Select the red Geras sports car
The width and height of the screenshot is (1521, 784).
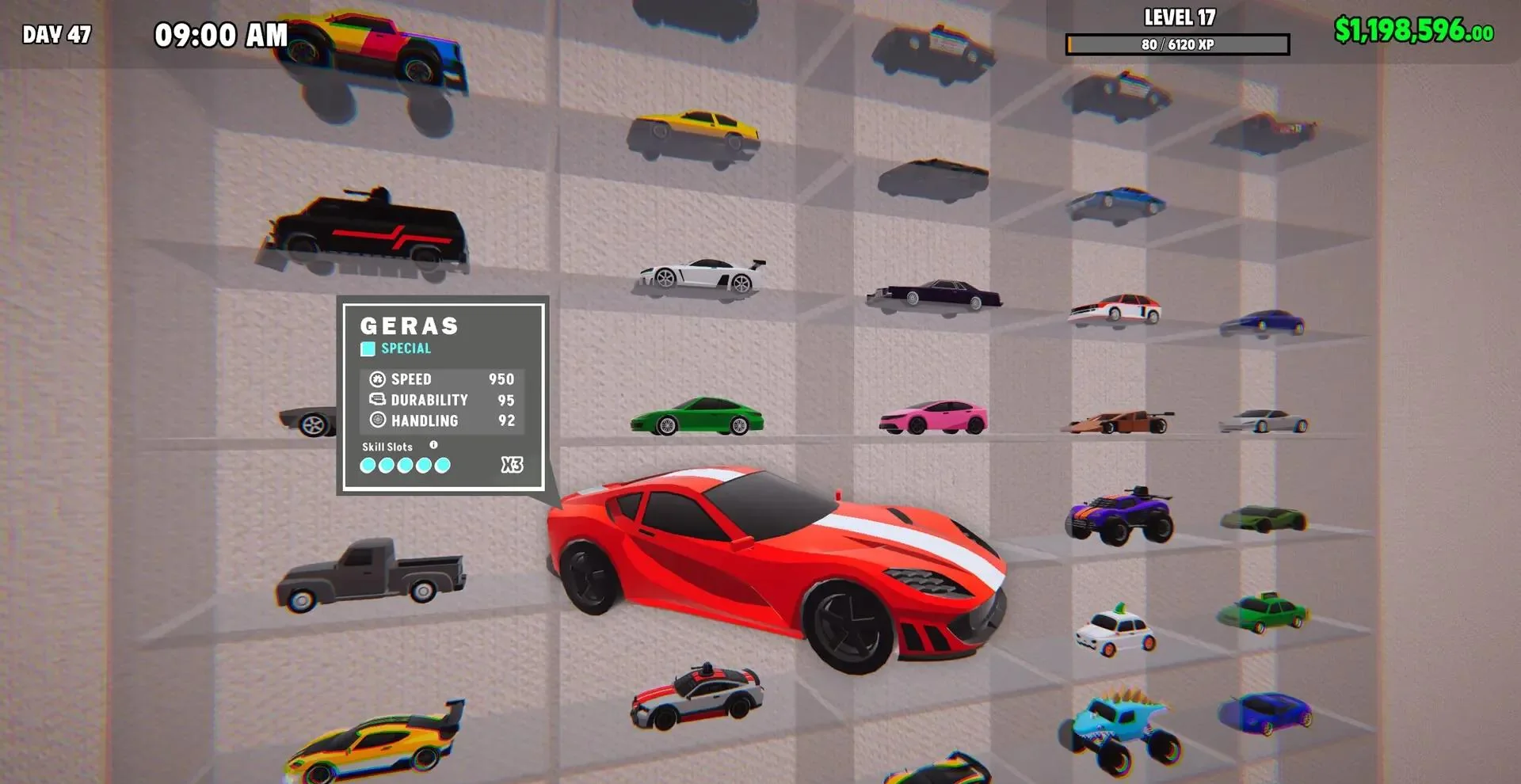pos(776,564)
